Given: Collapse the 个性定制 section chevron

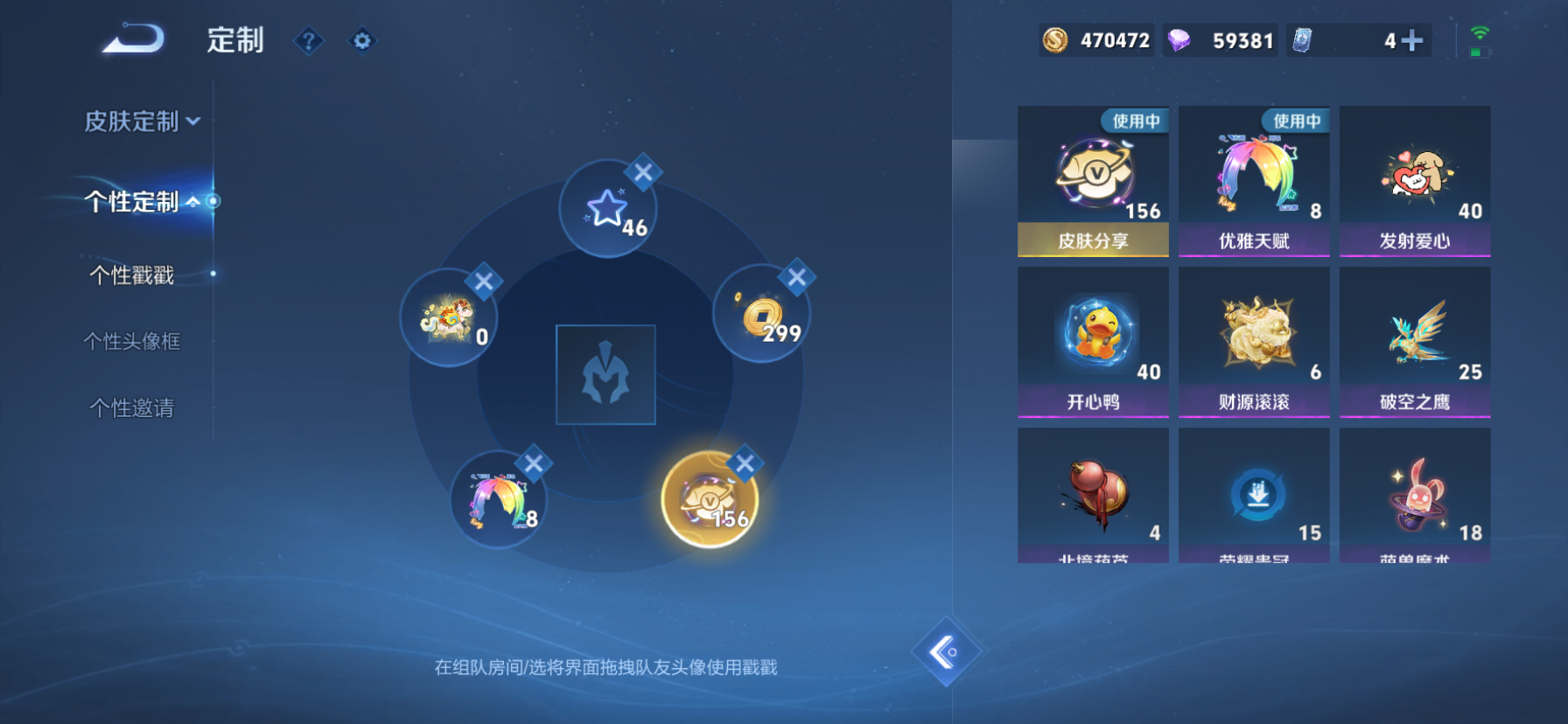Looking at the screenshot, I should click(194, 203).
